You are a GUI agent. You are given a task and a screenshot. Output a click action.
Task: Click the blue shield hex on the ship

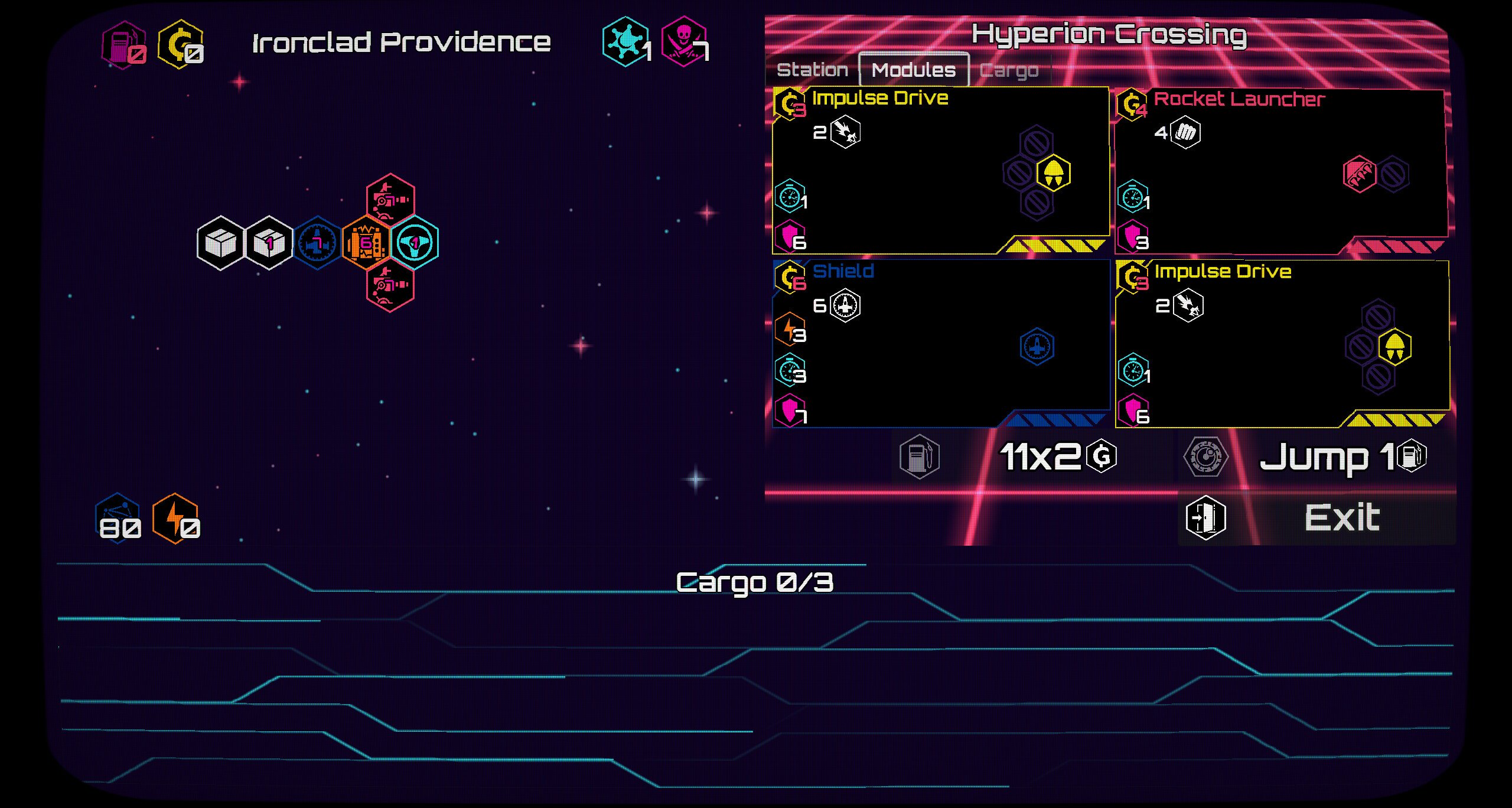[x=317, y=244]
